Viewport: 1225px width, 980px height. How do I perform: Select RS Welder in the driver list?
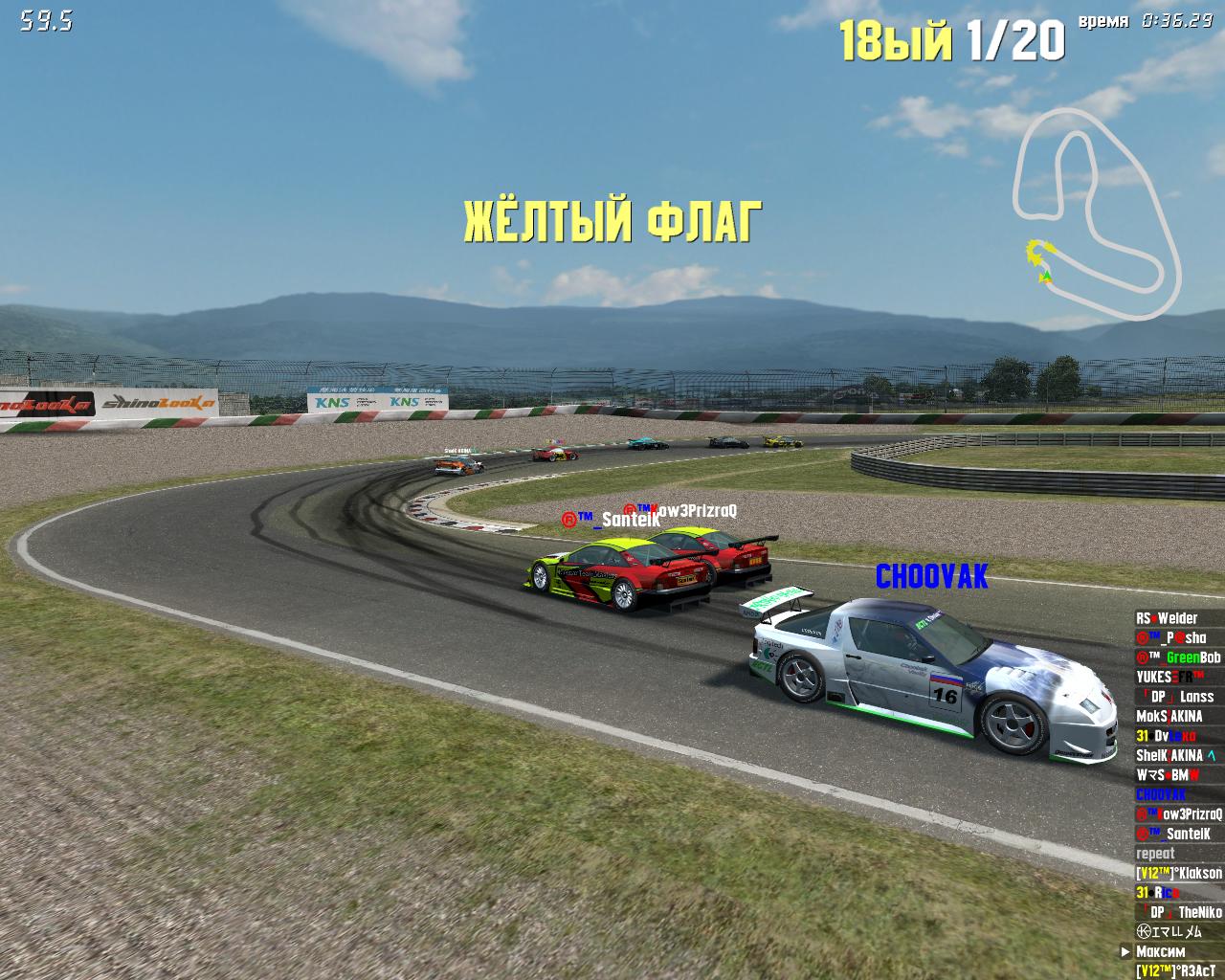[x=1167, y=618]
